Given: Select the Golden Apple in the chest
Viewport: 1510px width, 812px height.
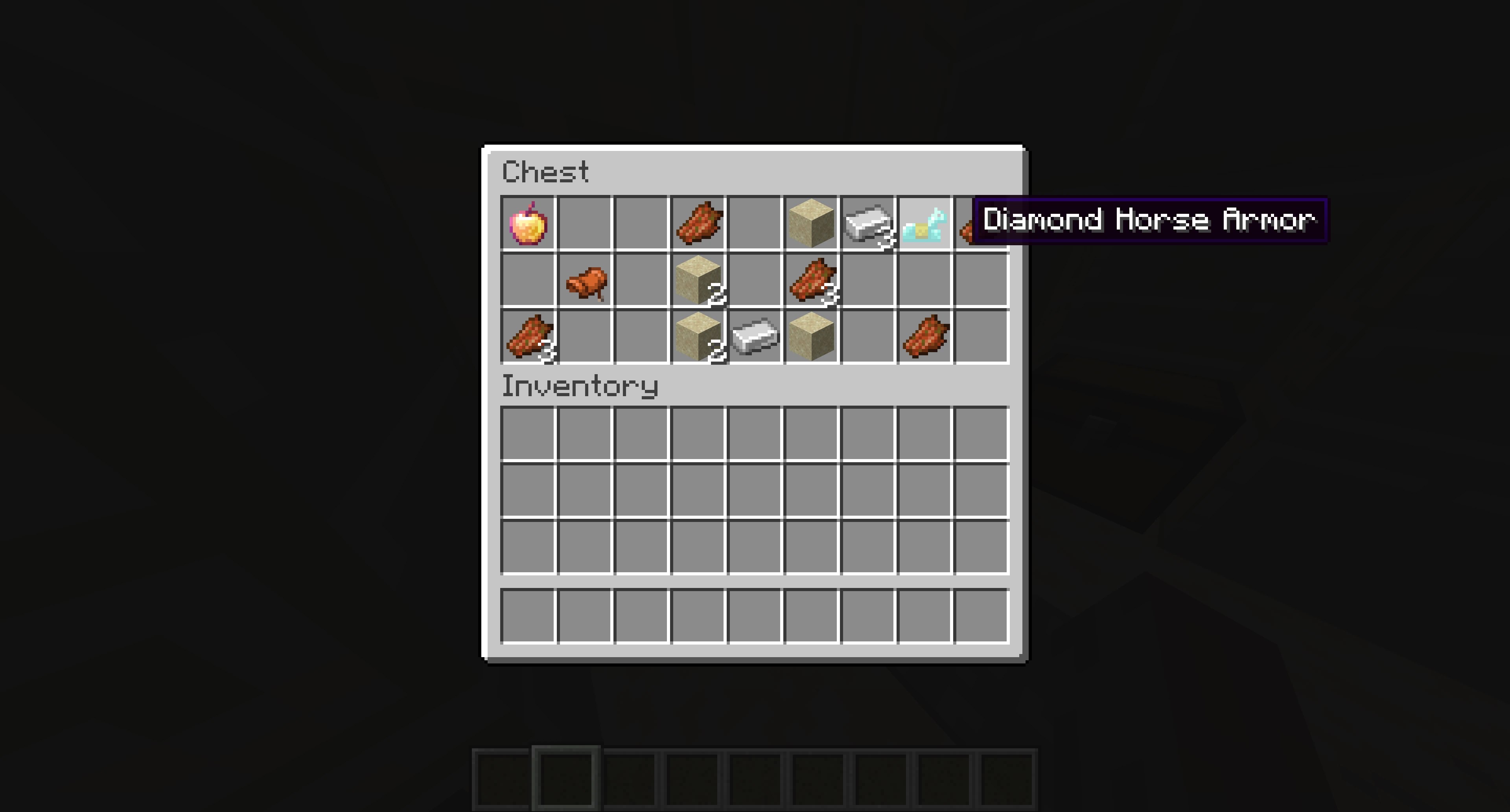Looking at the screenshot, I should click(528, 222).
